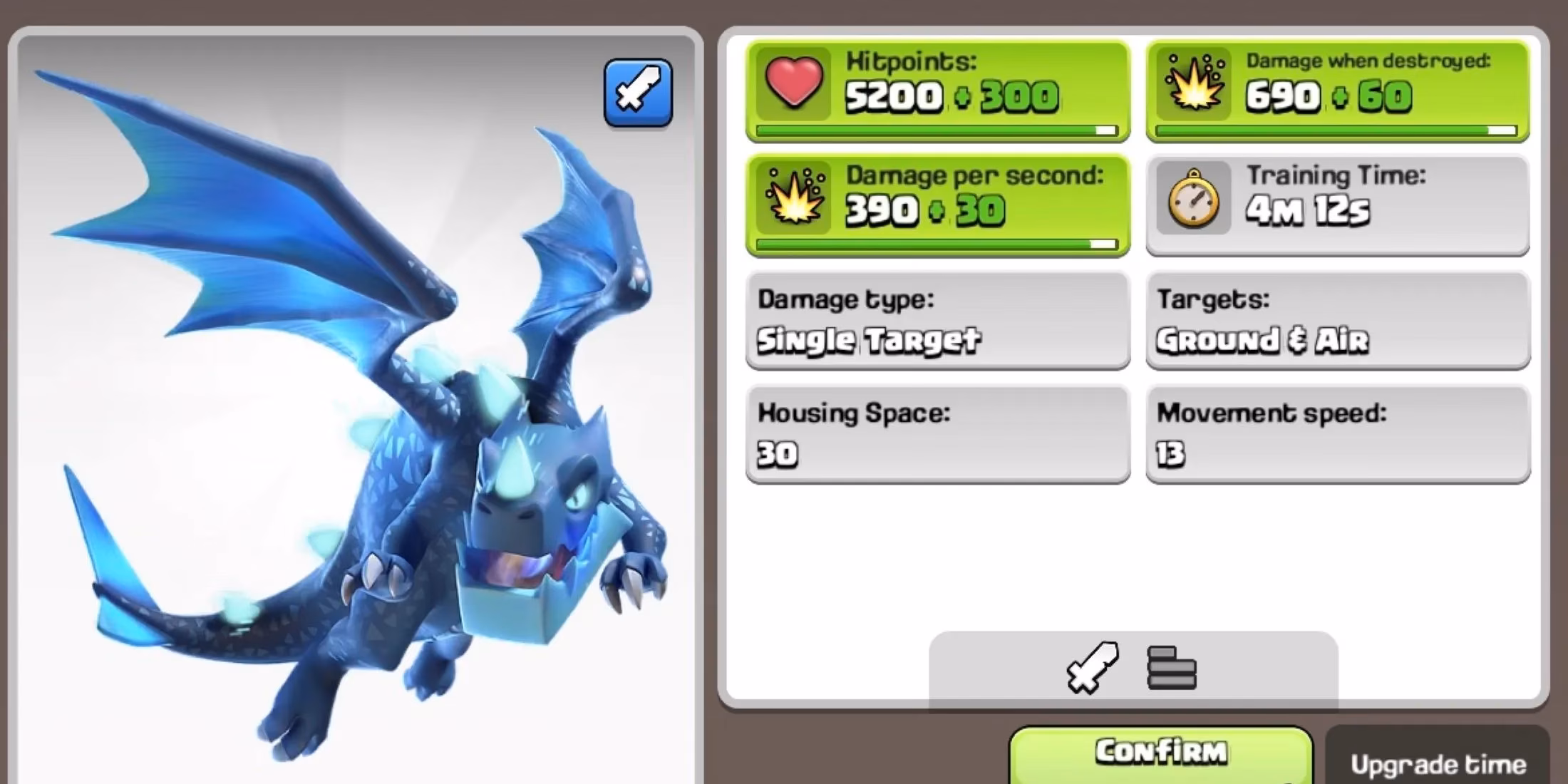Click the blue sword icon above the dragon

pos(638,94)
